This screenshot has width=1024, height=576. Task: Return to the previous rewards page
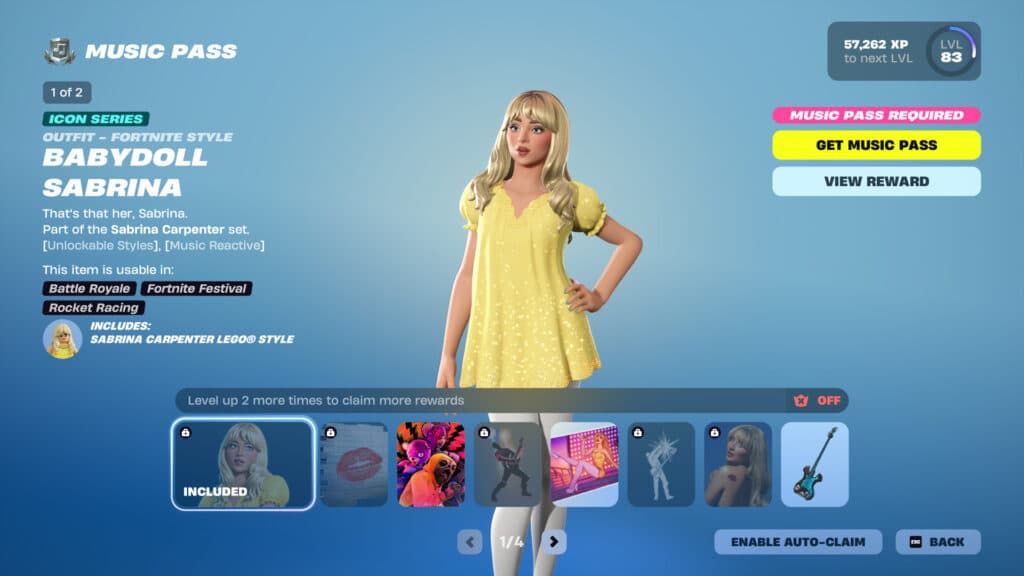[470, 542]
